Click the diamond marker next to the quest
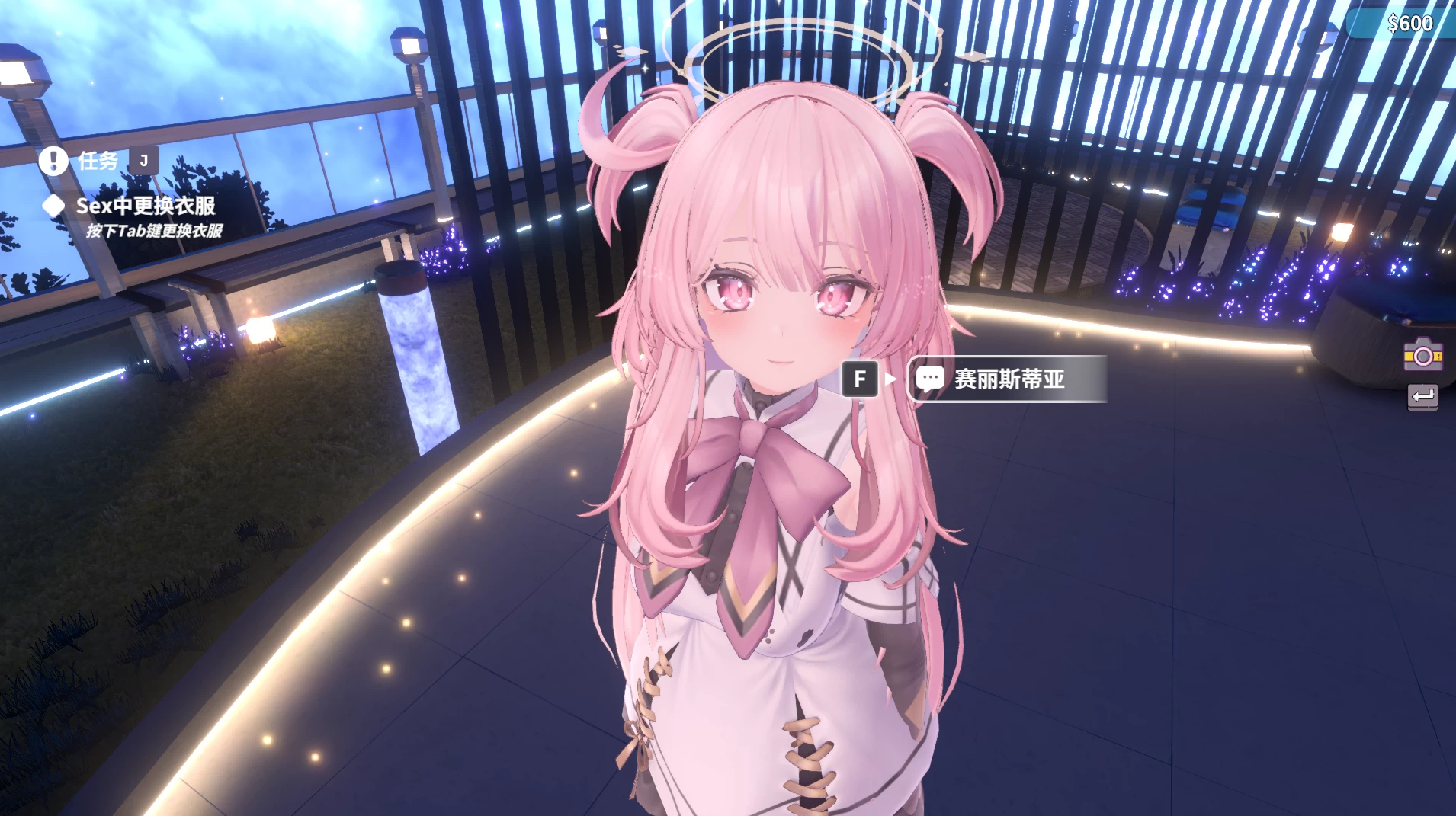 pos(53,205)
